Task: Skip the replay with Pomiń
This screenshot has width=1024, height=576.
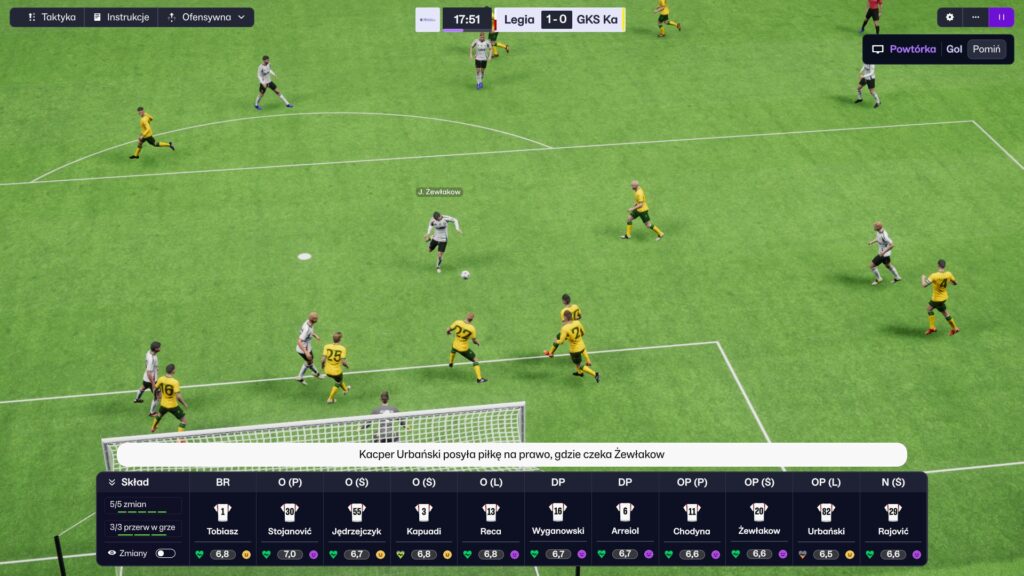Action: [x=986, y=49]
